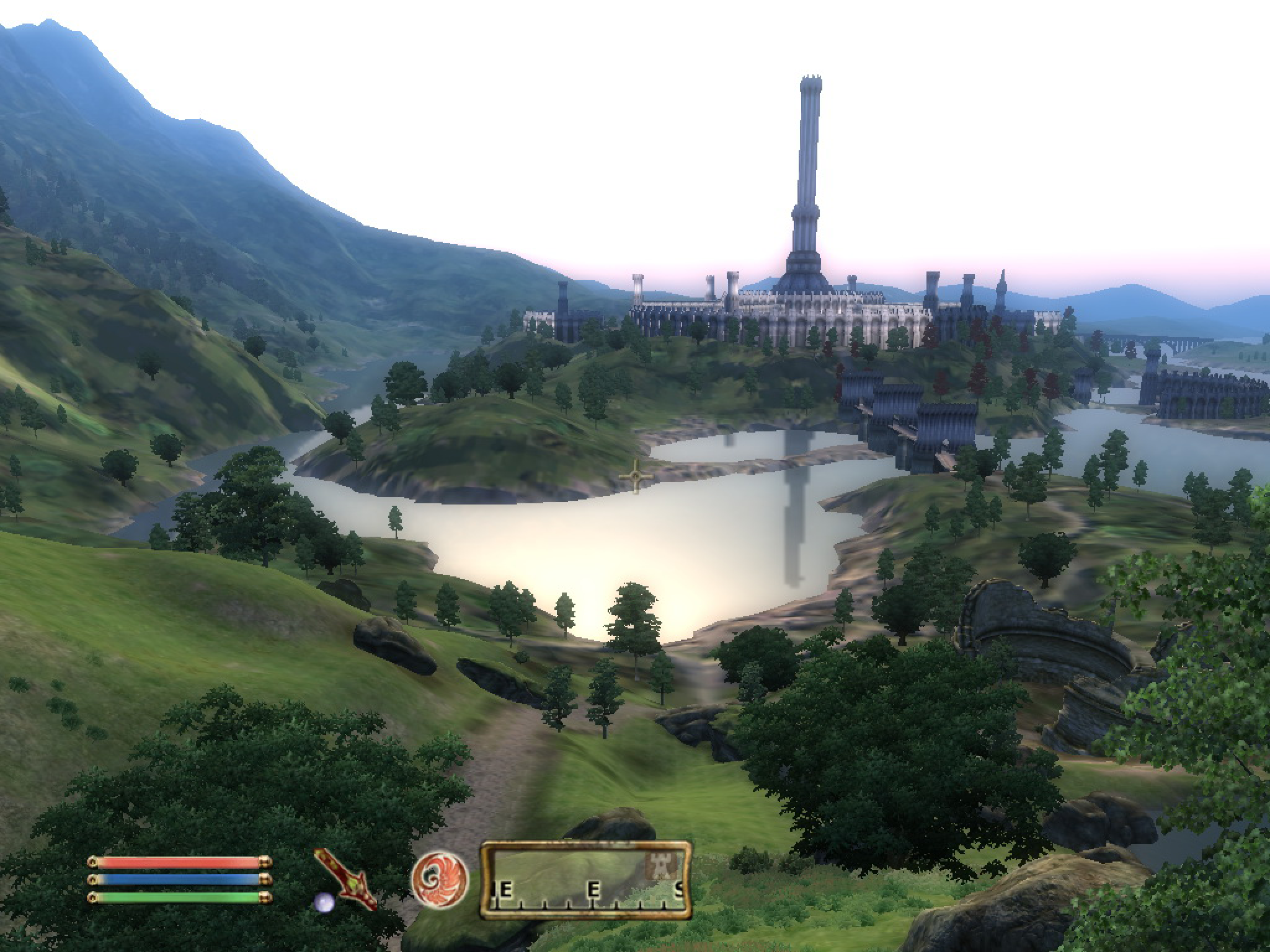Click the orange swirl active spell icon
This screenshot has width=1270, height=952.
point(440,875)
